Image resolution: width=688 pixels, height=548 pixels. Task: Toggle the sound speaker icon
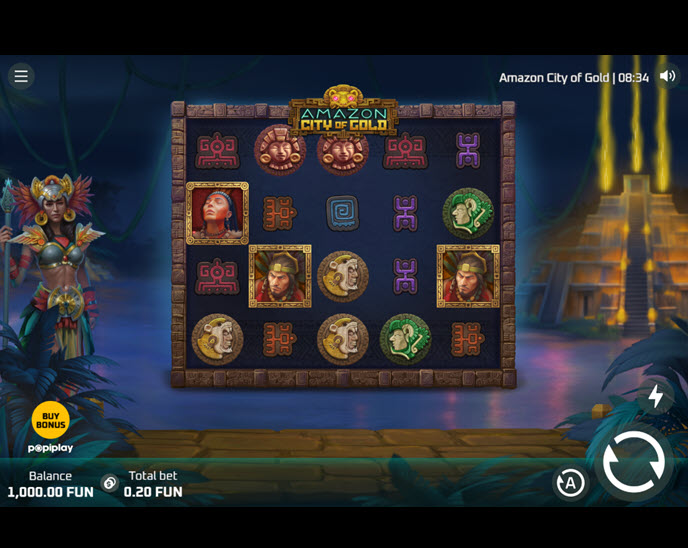pyautogui.click(x=668, y=77)
